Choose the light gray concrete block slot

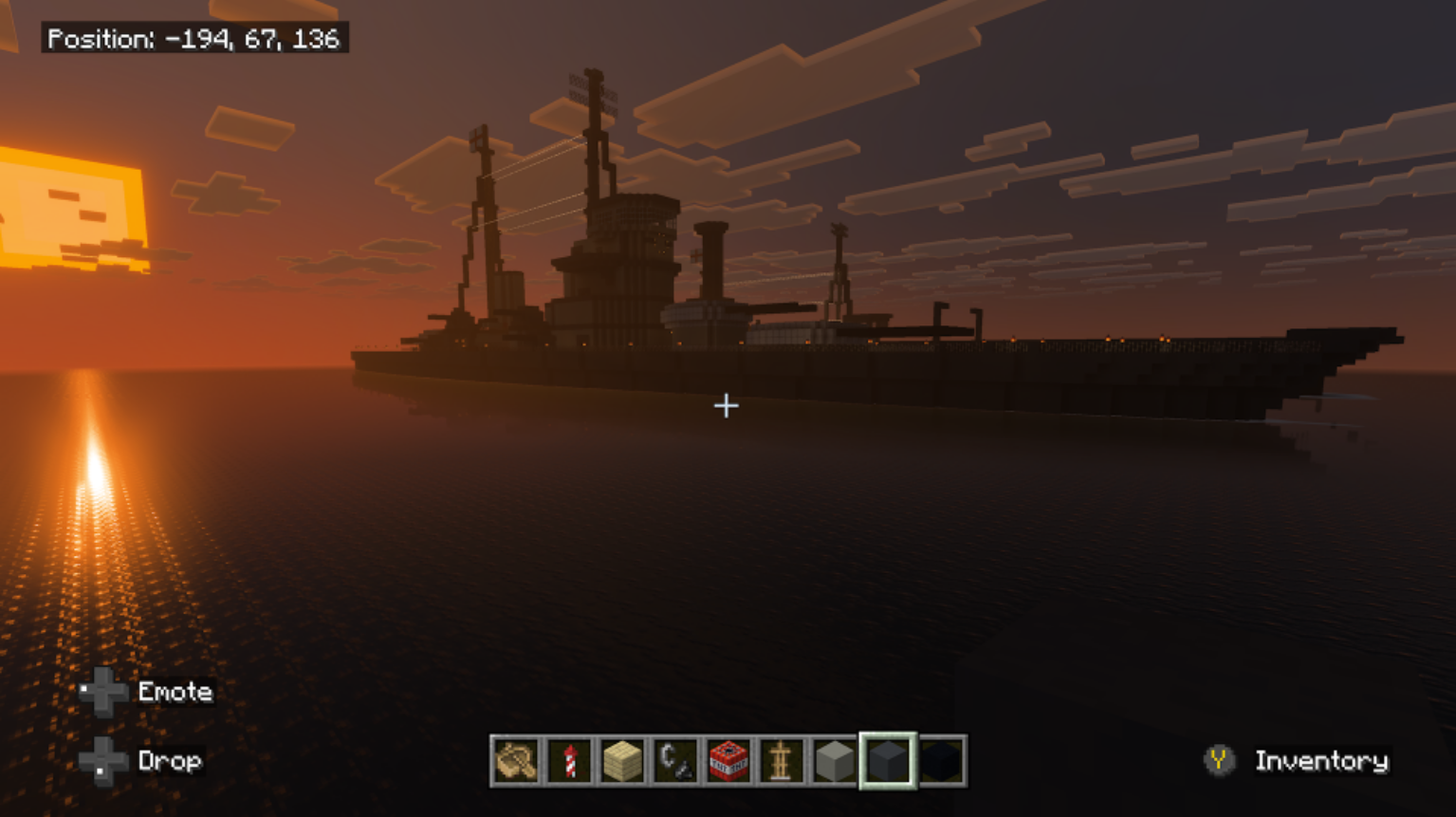(x=835, y=761)
